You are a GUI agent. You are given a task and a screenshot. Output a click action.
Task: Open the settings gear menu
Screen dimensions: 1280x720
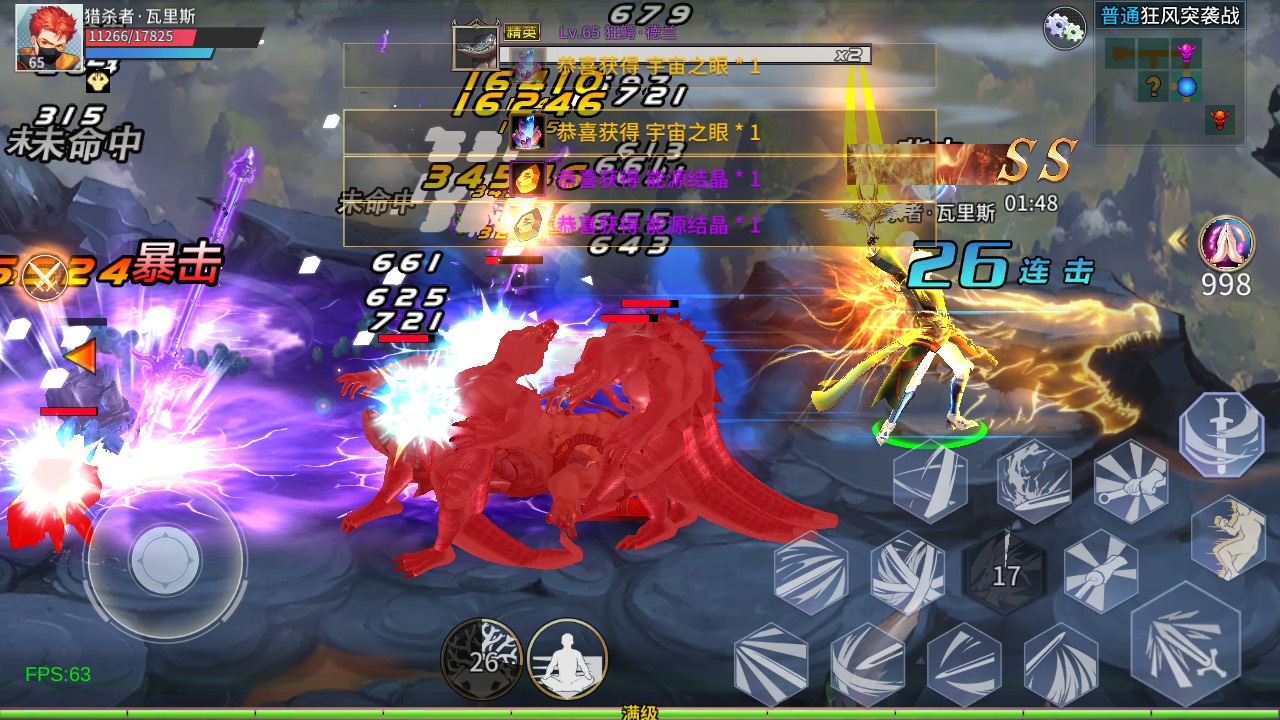pos(1064,28)
